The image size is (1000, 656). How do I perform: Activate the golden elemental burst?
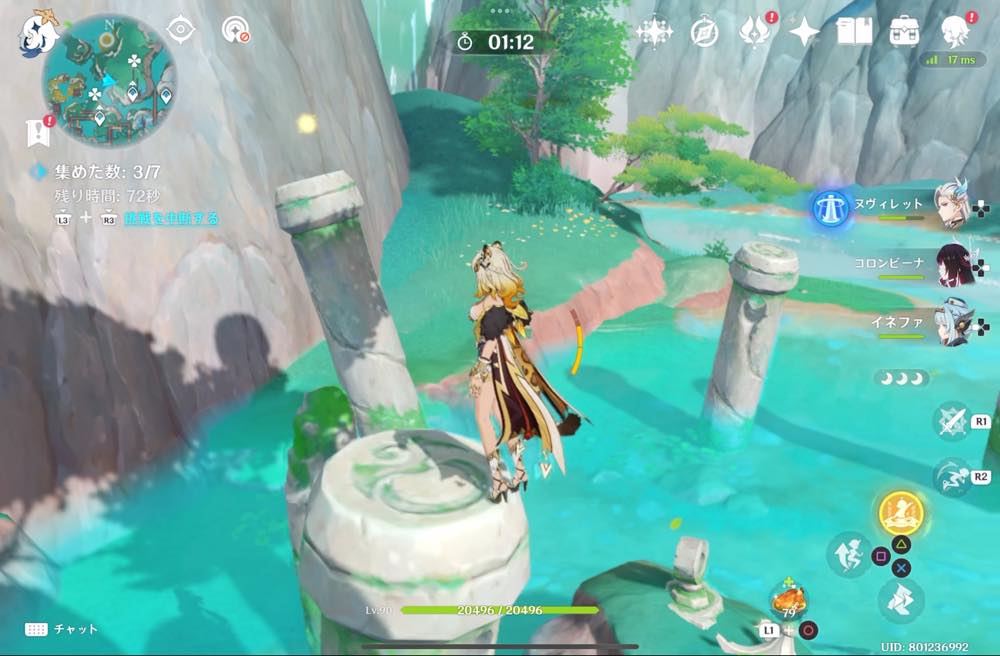click(x=901, y=513)
